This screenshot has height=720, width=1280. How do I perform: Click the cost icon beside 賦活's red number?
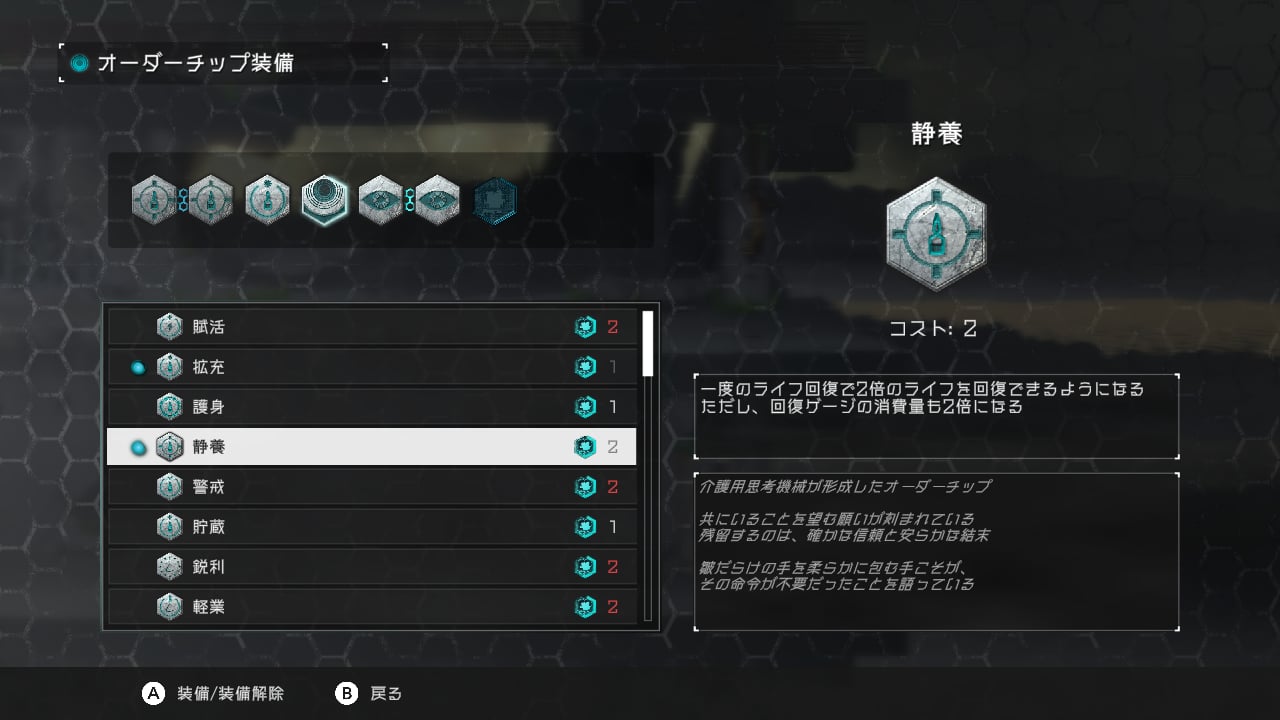pyautogui.click(x=584, y=327)
